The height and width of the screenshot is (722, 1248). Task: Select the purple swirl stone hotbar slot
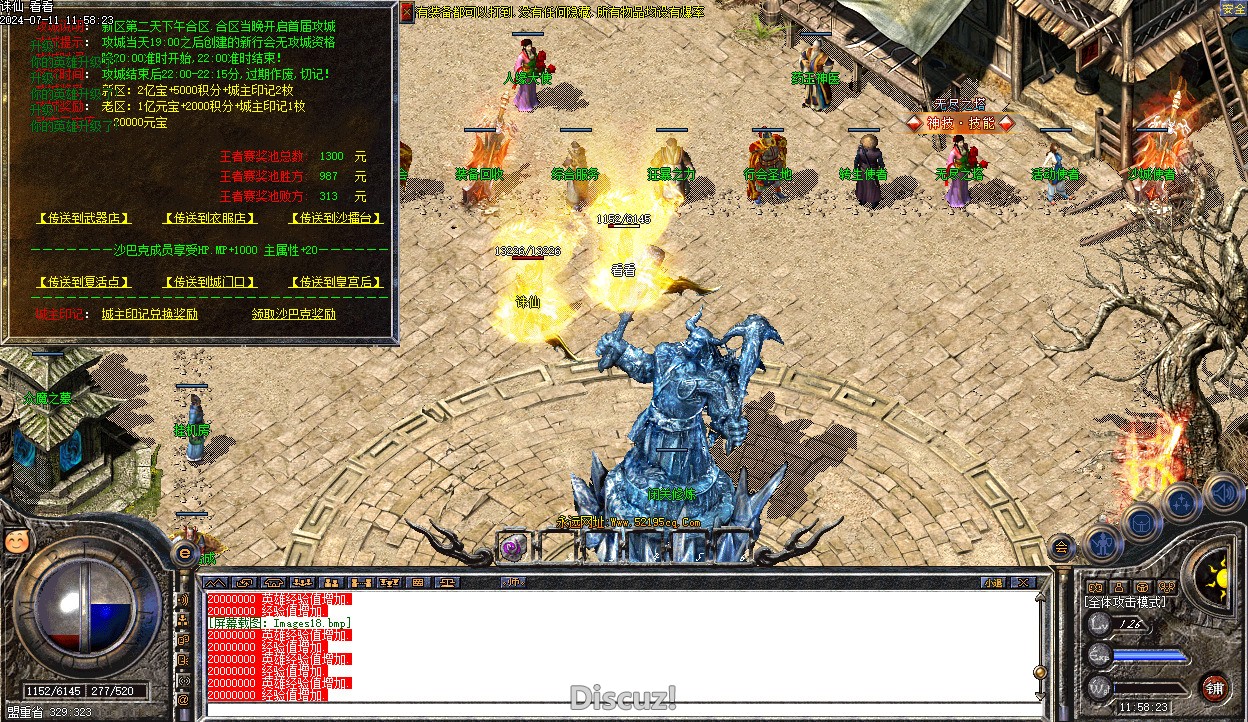(x=514, y=547)
